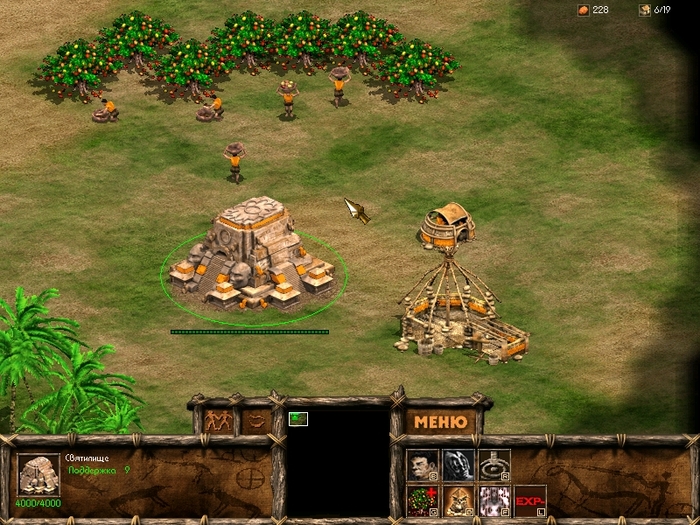Image resolution: width=700 pixels, height=525 pixels.
Task: Choose the golden idol statue icon
Action: [x=458, y=500]
